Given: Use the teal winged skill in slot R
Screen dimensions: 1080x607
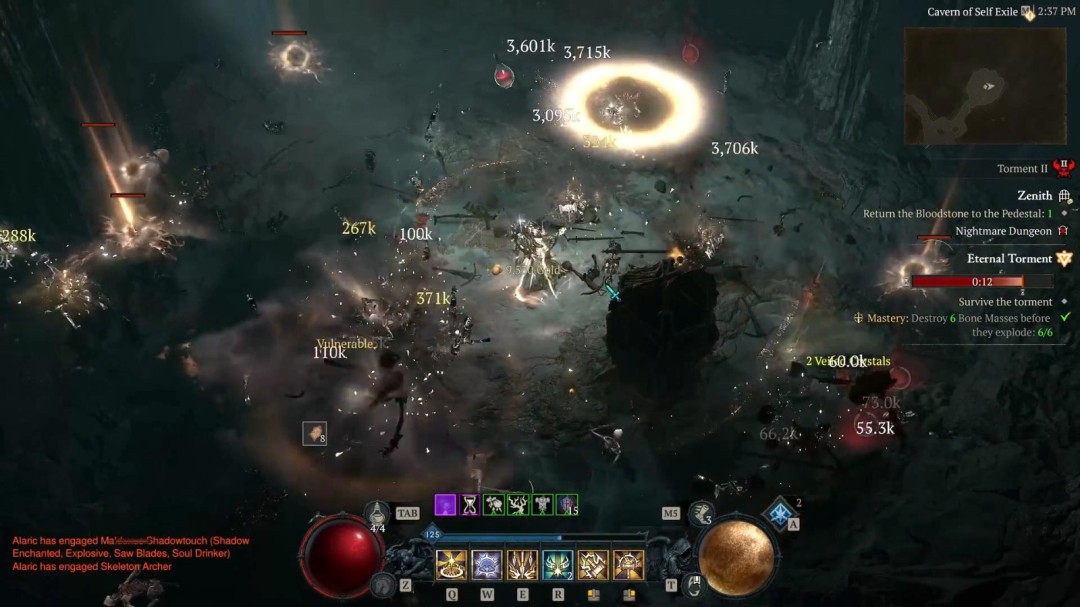Looking at the screenshot, I should 557,565.
